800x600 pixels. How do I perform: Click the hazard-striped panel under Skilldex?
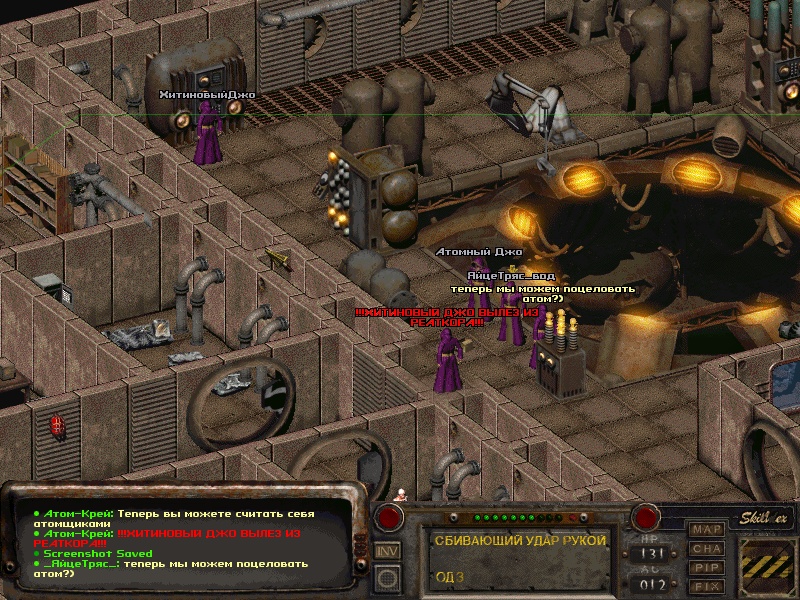click(767, 565)
